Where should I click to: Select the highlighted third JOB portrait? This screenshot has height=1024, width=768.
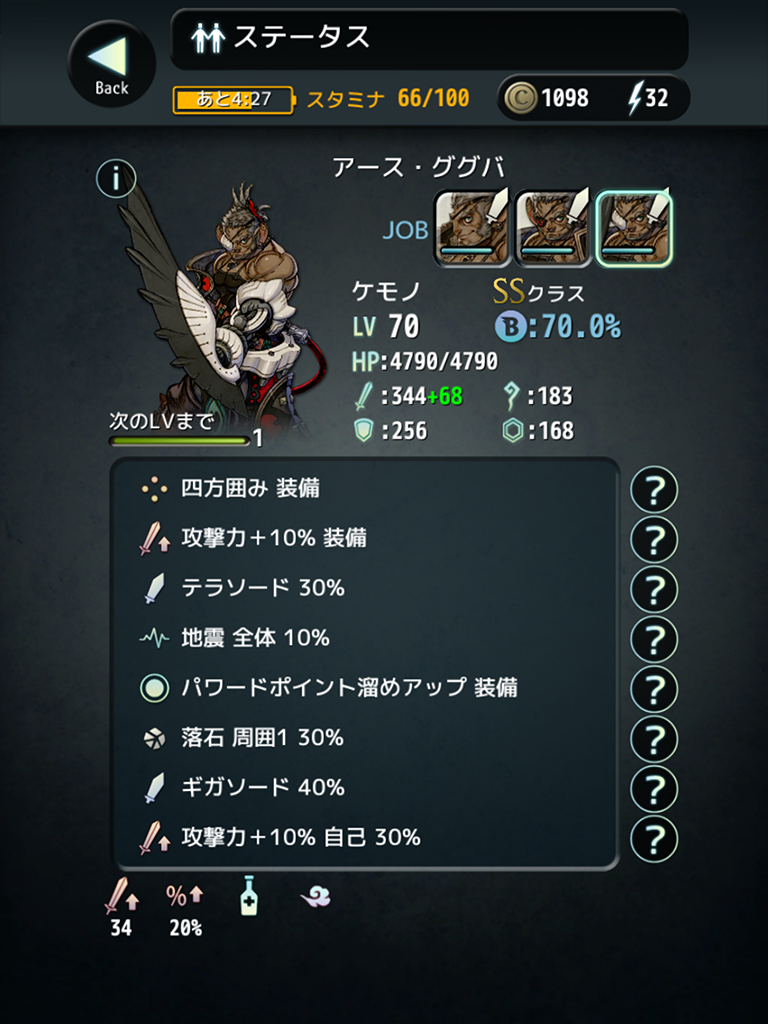click(x=634, y=228)
